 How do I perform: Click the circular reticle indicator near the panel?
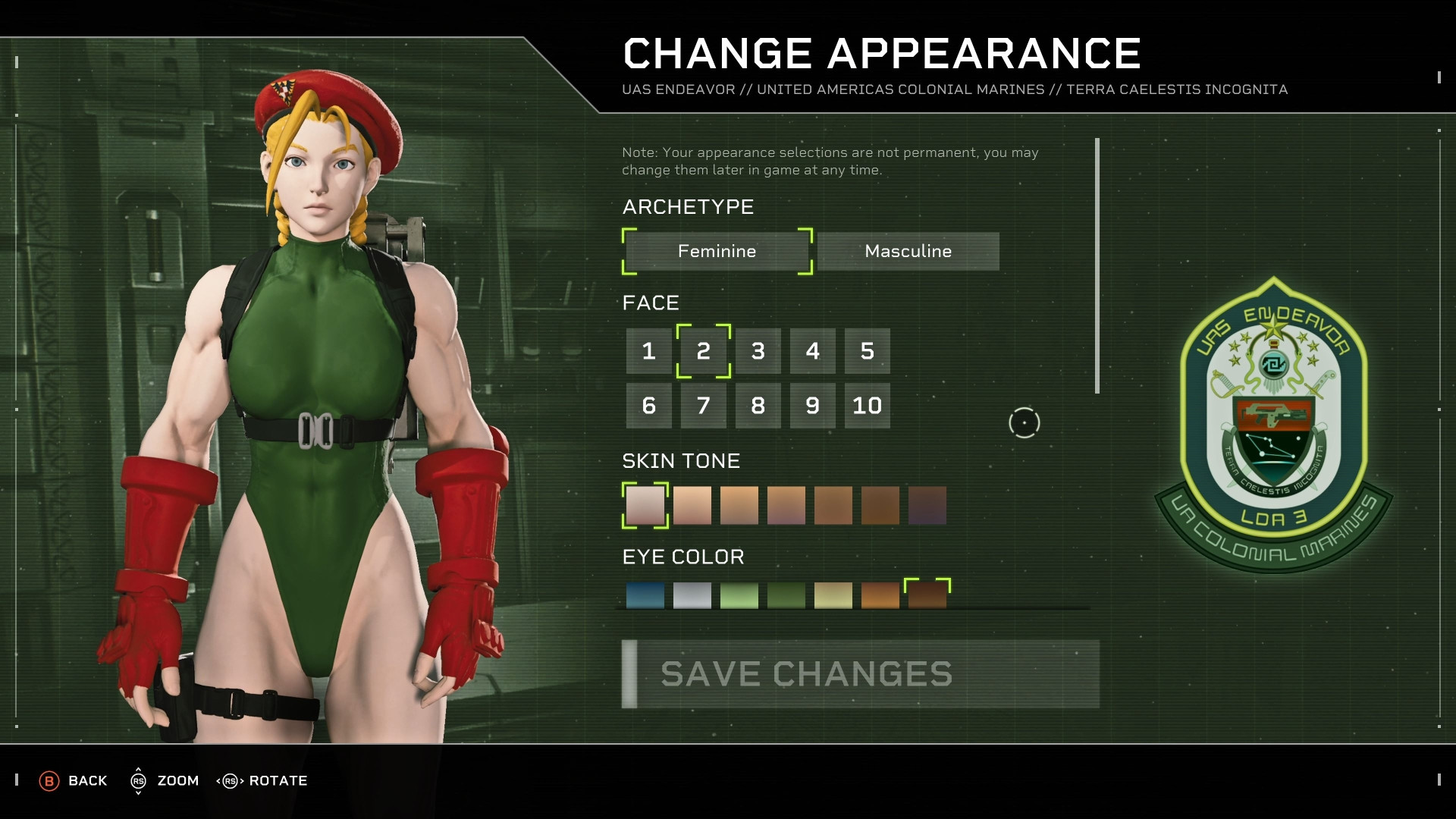(1024, 422)
